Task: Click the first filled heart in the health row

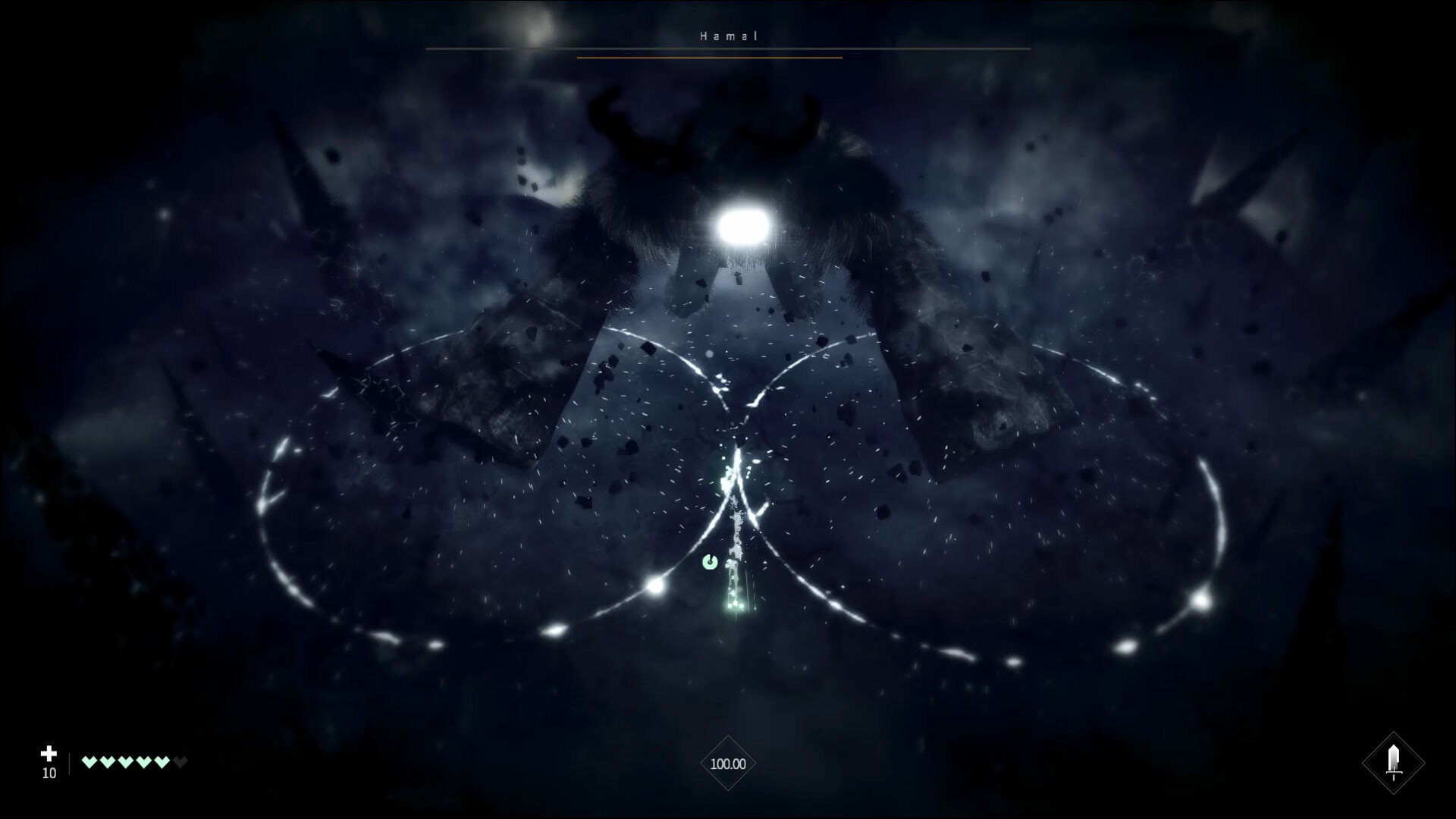Action: [89, 761]
